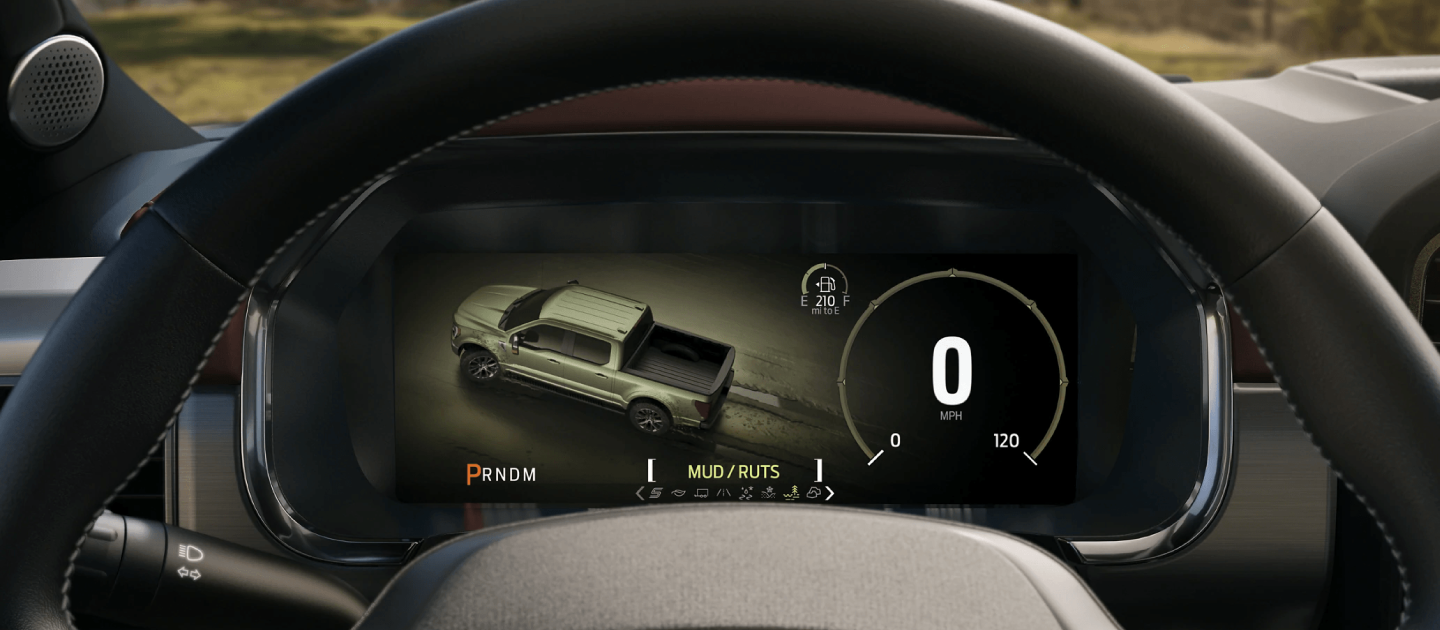Viewport: 1440px width, 630px height.
Task: Choose the Deep Snow/Sand mode icon
Action: (768, 493)
